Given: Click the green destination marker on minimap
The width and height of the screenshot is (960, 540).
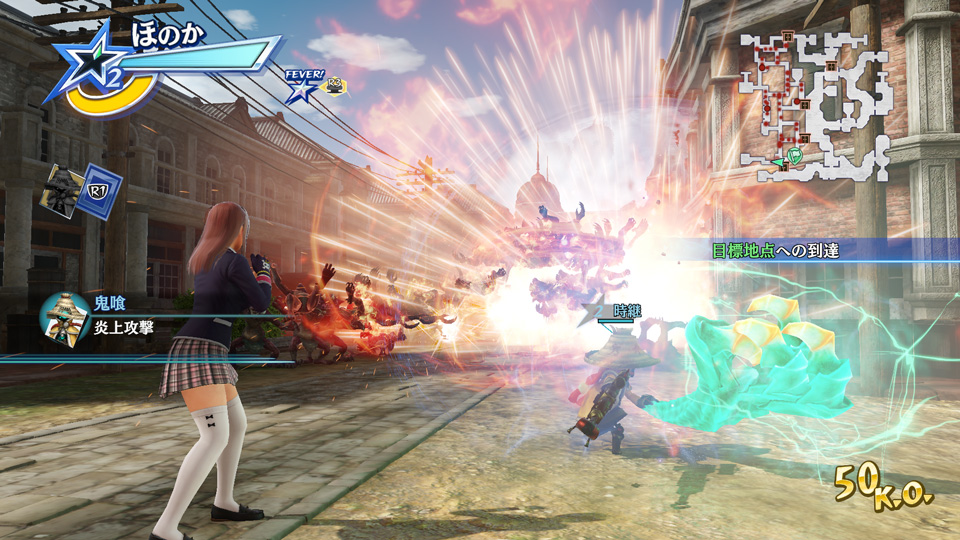Looking at the screenshot, I should click(x=795, y=155).
